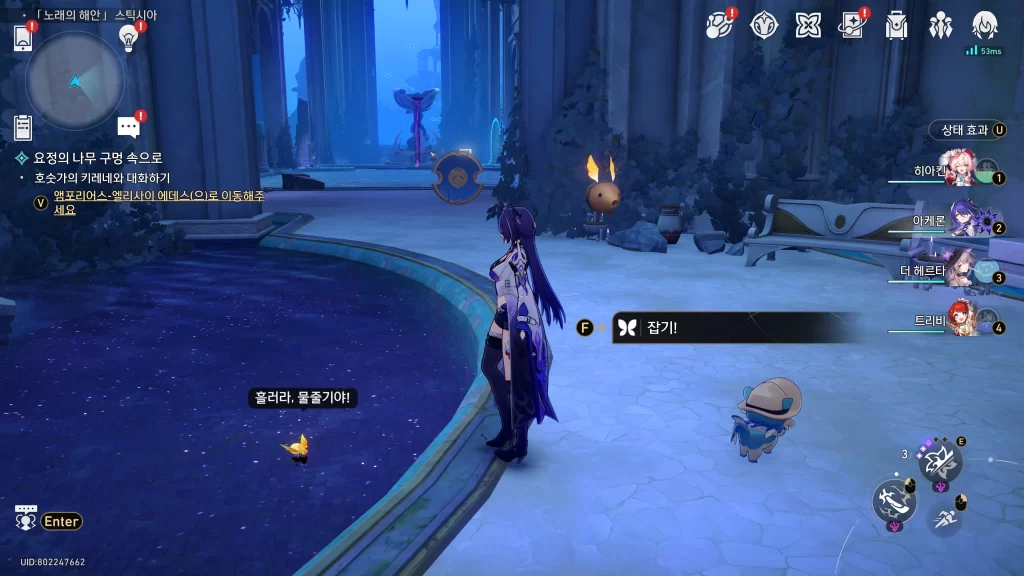Switch to party member 아케론
The width and height of the screenshot is (1024, 576).
point(962,220)
